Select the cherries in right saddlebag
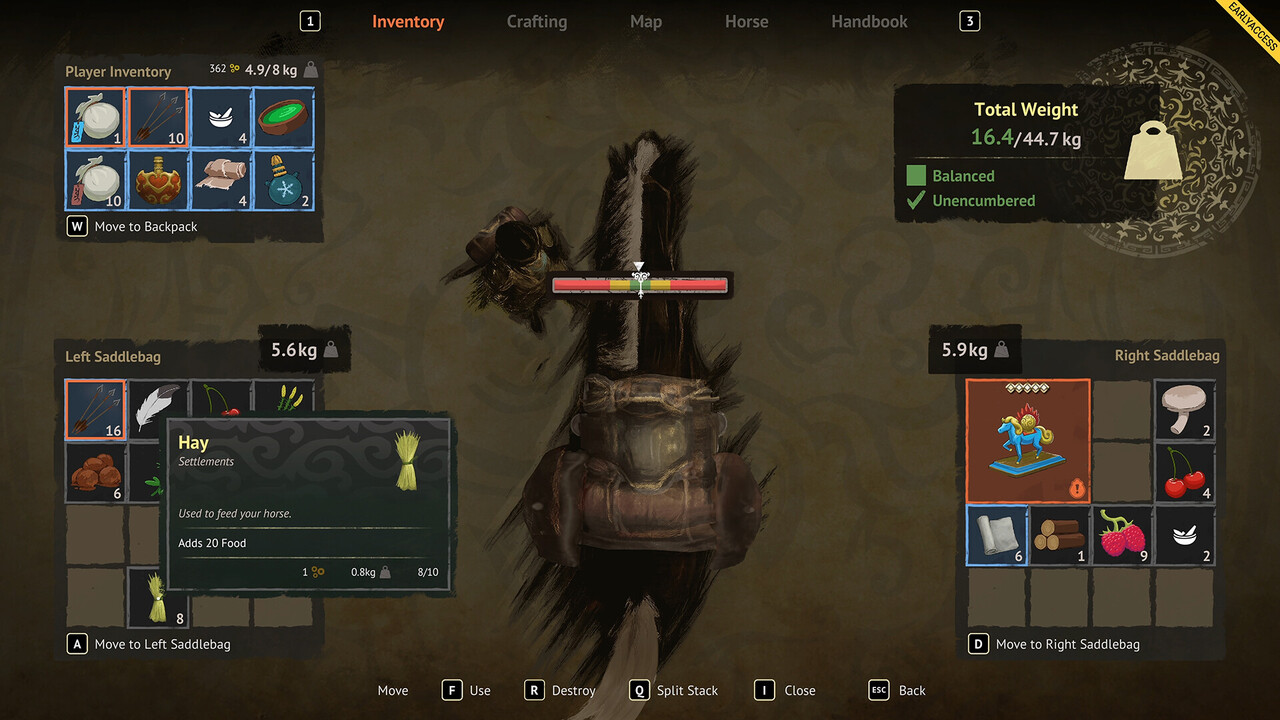The height and width of the screenshot is (720, 1280). coord(1185,472)
